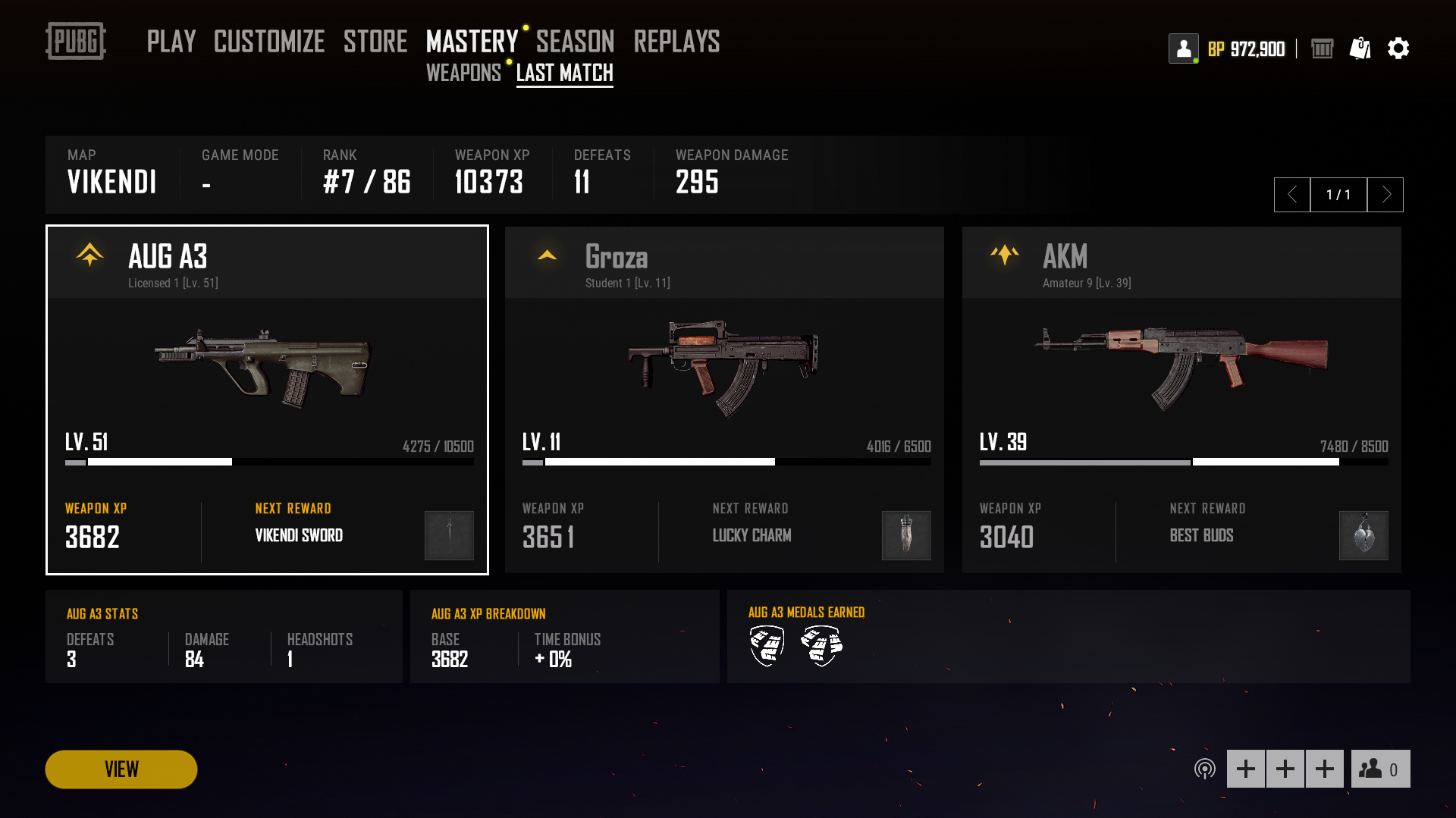Open the player profile icon

coord(1183,49)
